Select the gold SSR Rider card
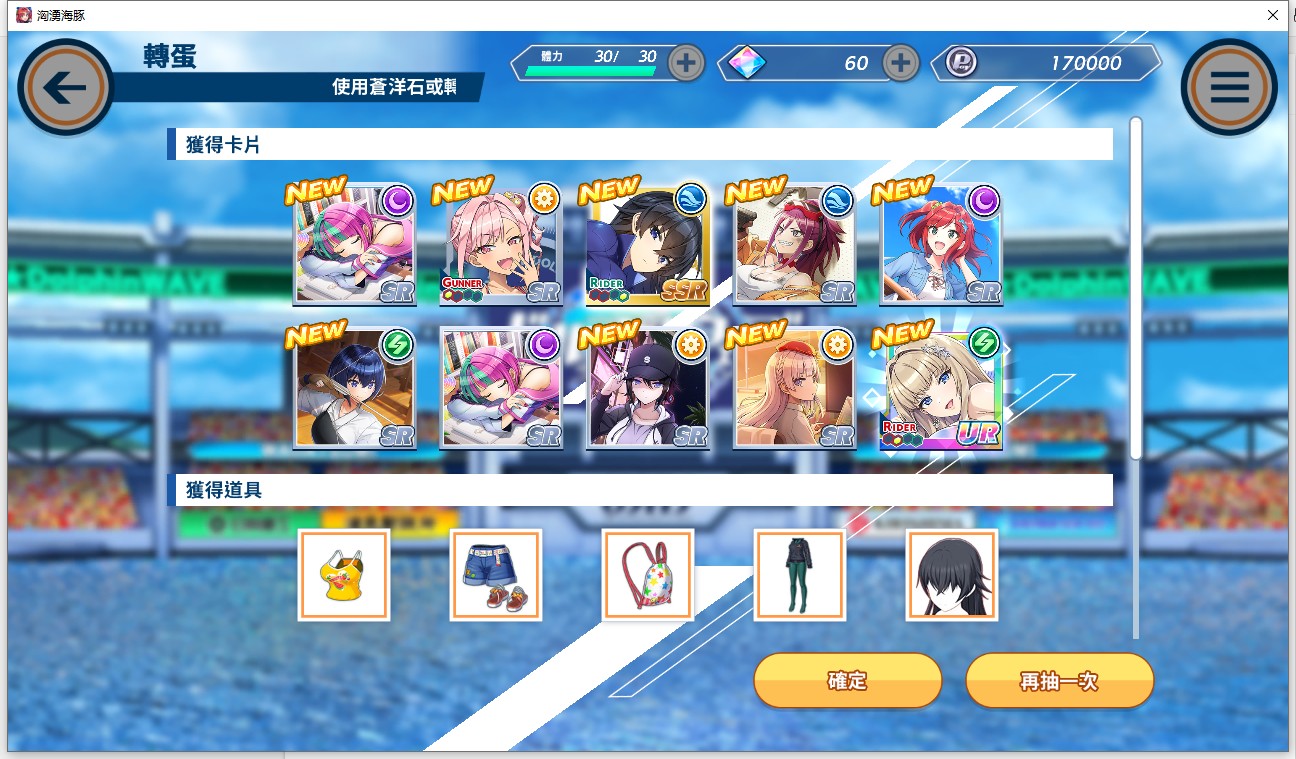The height and width of the screenshot is (759, 1296). coord(648,245)
